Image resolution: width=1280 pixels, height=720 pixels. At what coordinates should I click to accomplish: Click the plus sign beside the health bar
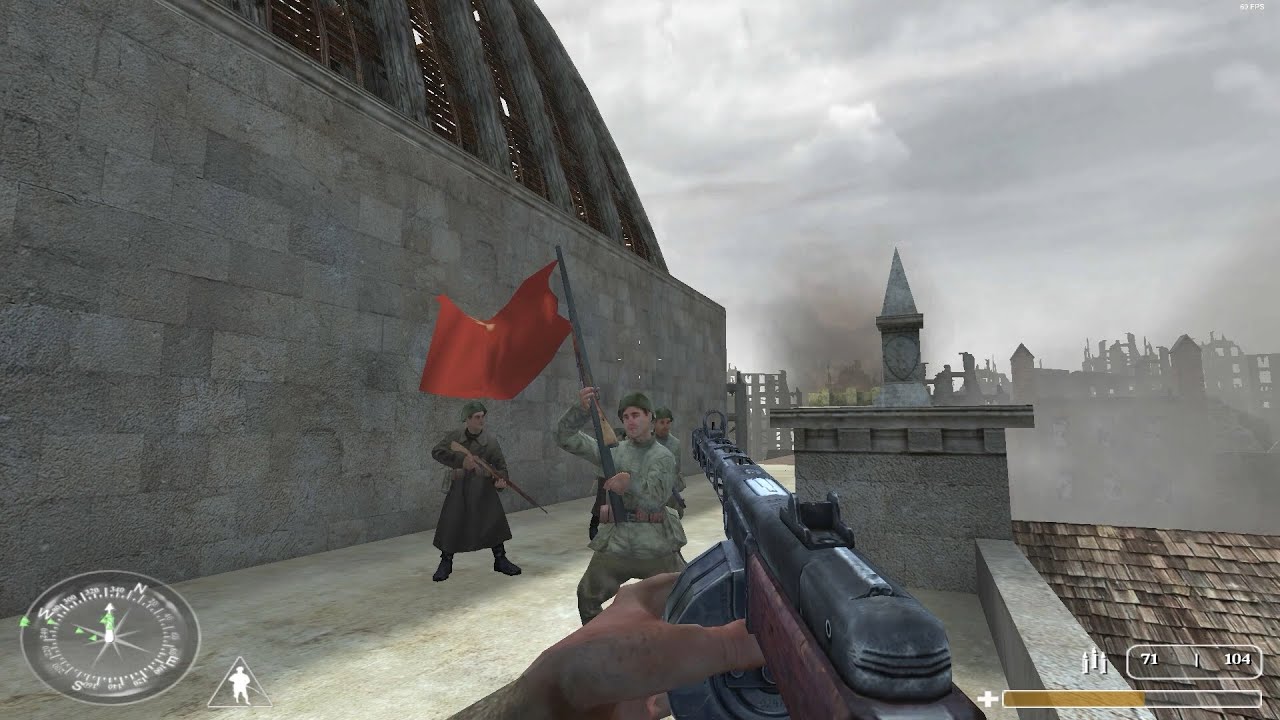click(987, 699)
